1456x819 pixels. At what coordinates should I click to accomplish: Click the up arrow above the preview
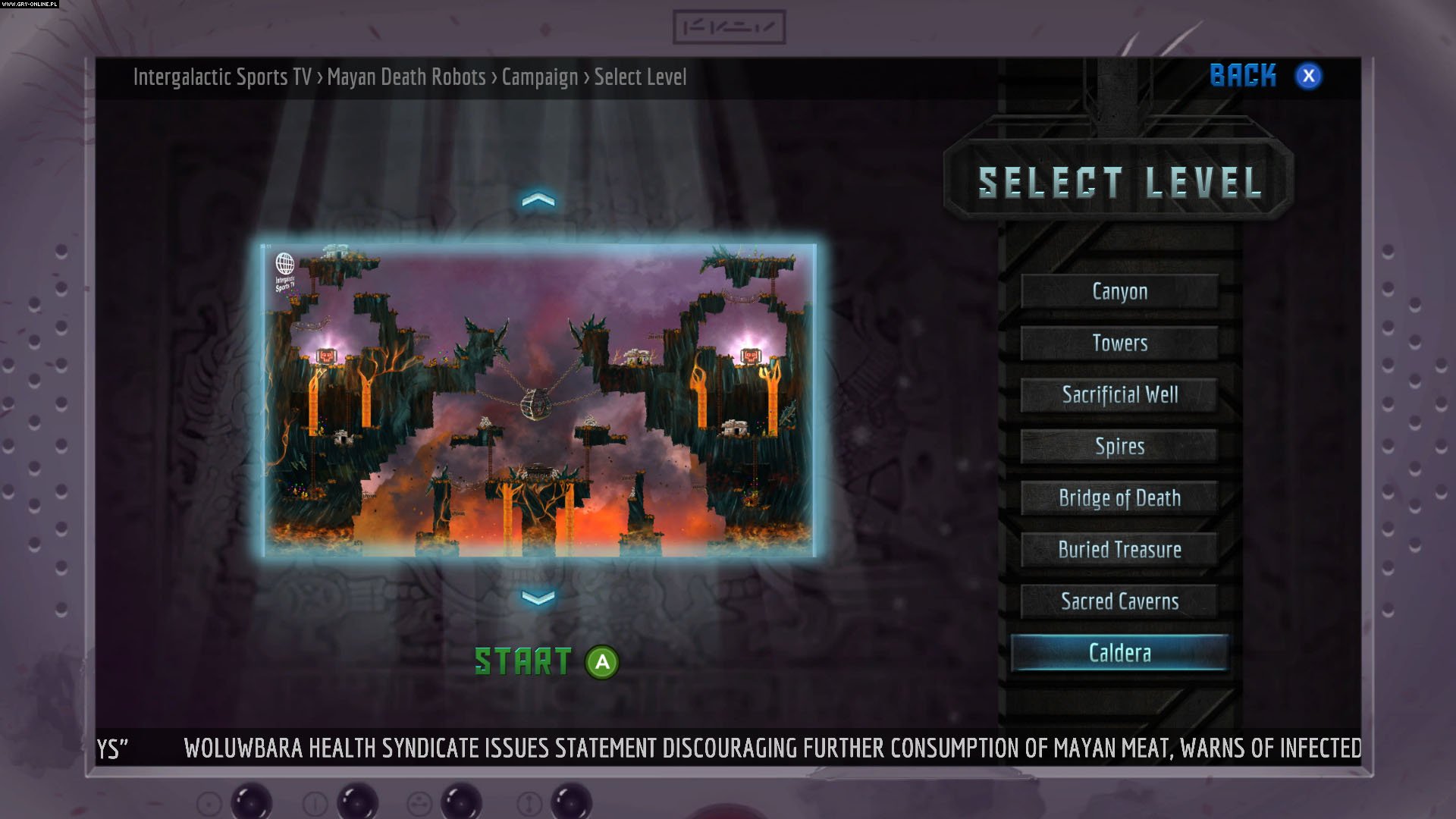tap(538, 200)
